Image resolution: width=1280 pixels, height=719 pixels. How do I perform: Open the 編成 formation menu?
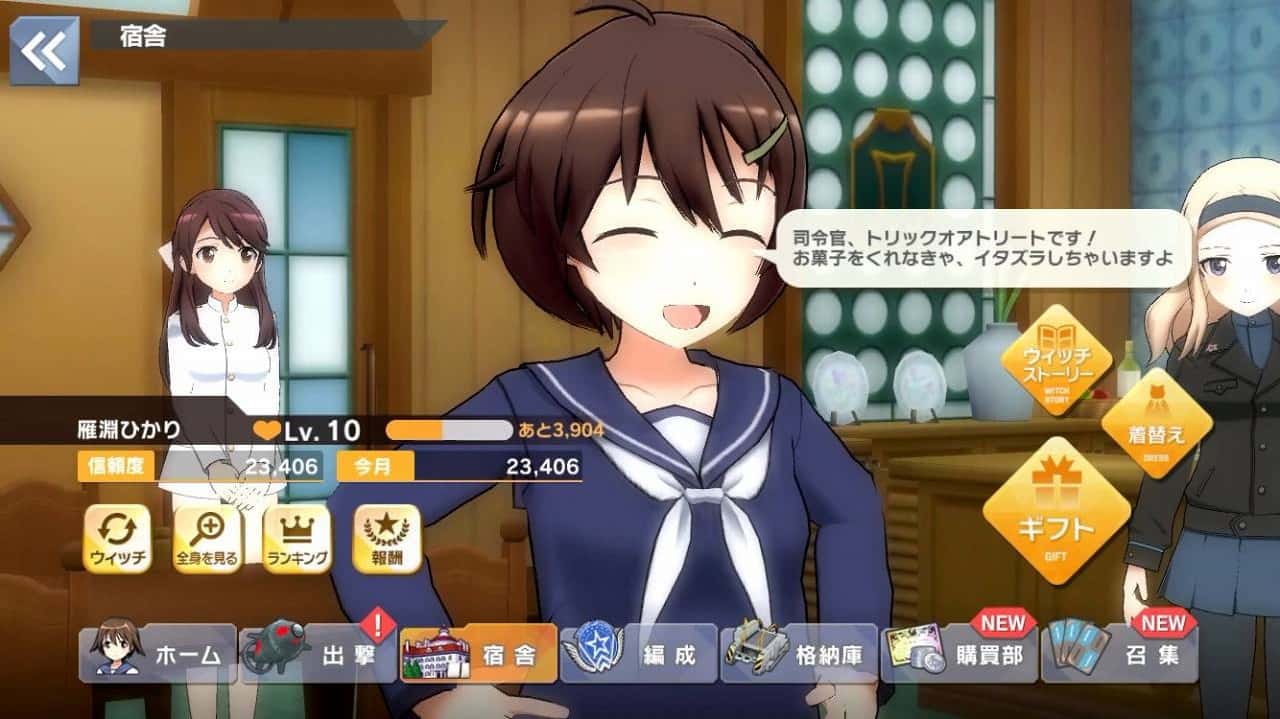tap(639, 655)
